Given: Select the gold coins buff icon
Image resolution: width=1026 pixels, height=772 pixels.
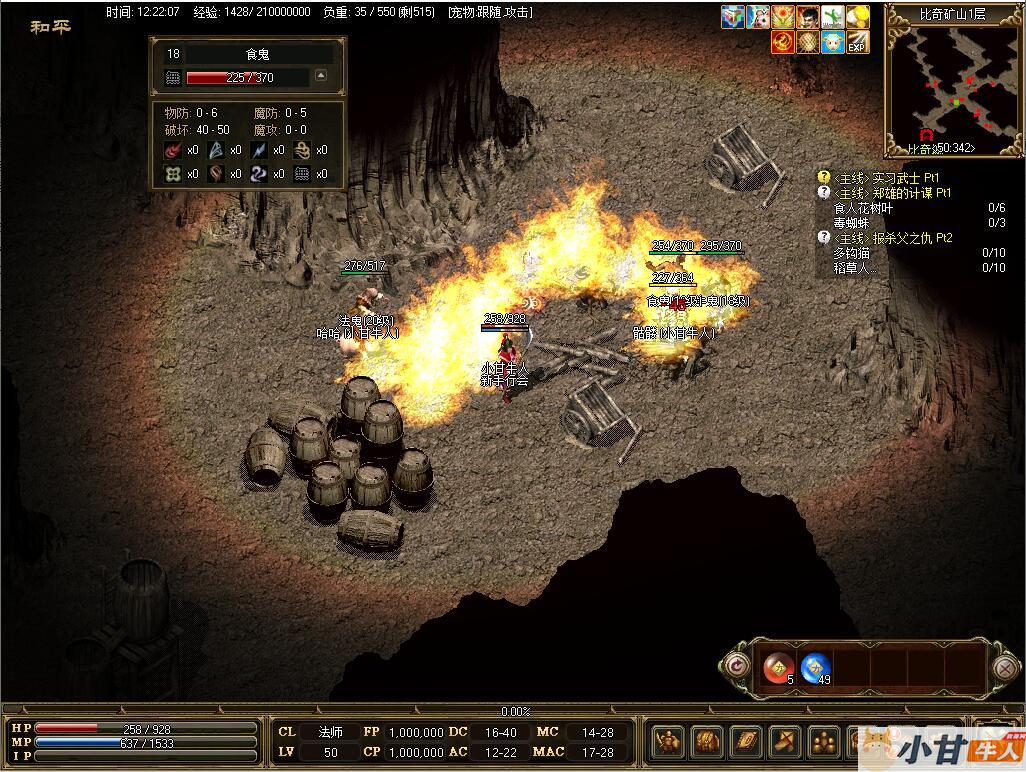Looking at the screenshot, I should coord(857,17).
